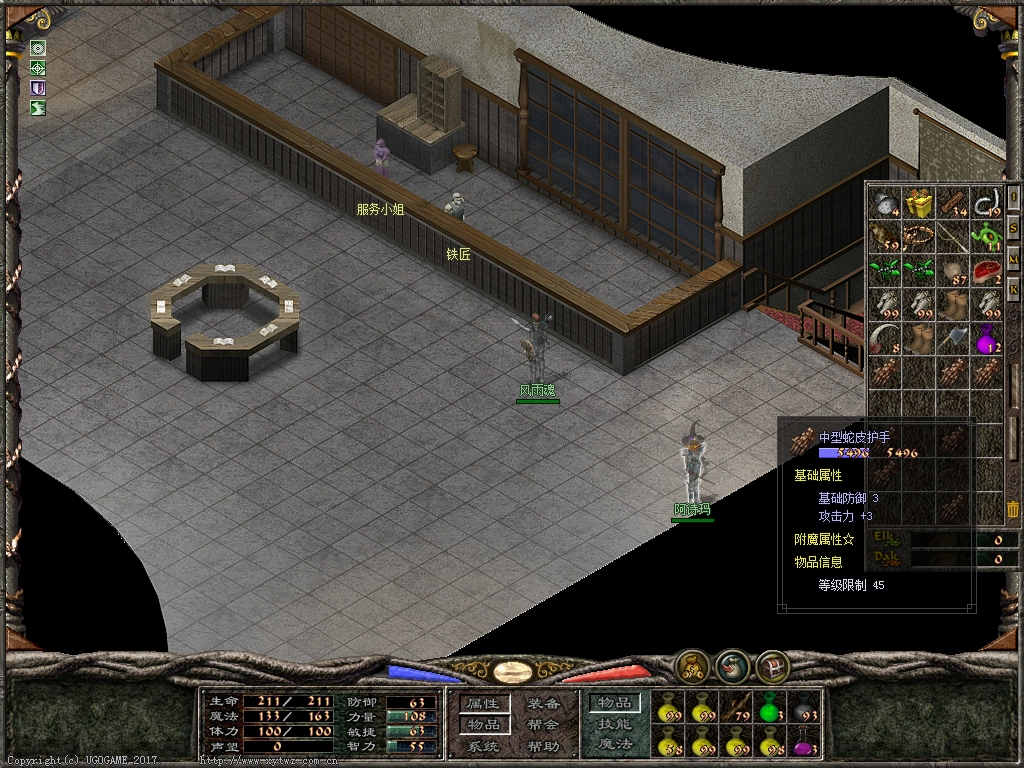
Task: Open the 系统 system menu
Action: (484, 746)
